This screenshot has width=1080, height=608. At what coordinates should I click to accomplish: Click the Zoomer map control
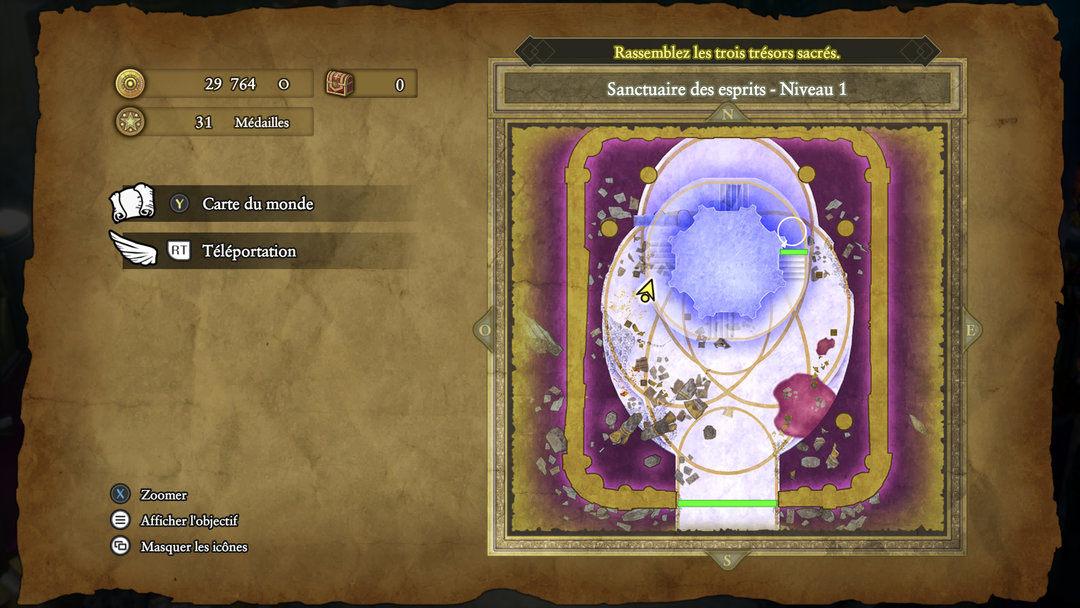point(163,495)
